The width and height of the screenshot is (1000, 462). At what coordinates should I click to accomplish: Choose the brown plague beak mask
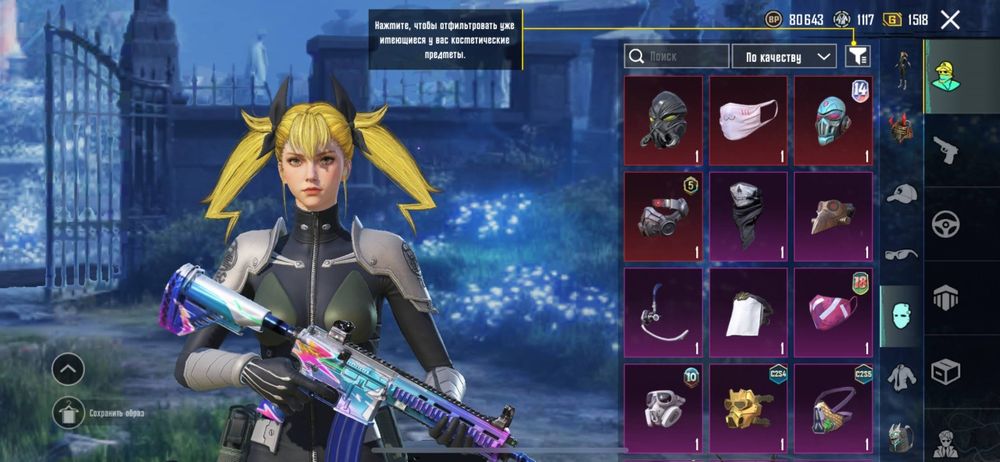tap(833, 216)
